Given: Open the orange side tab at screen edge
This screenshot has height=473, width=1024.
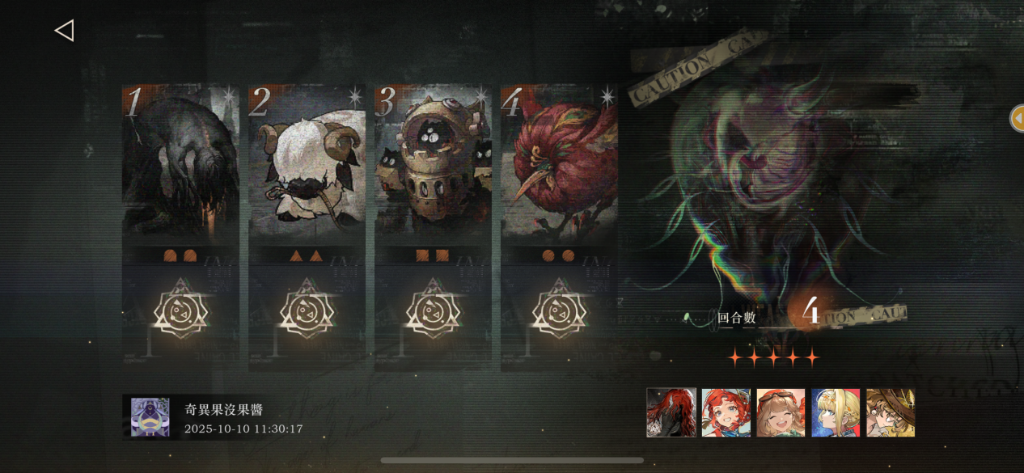Looking at the screenshot, I should coord(1016,117).
